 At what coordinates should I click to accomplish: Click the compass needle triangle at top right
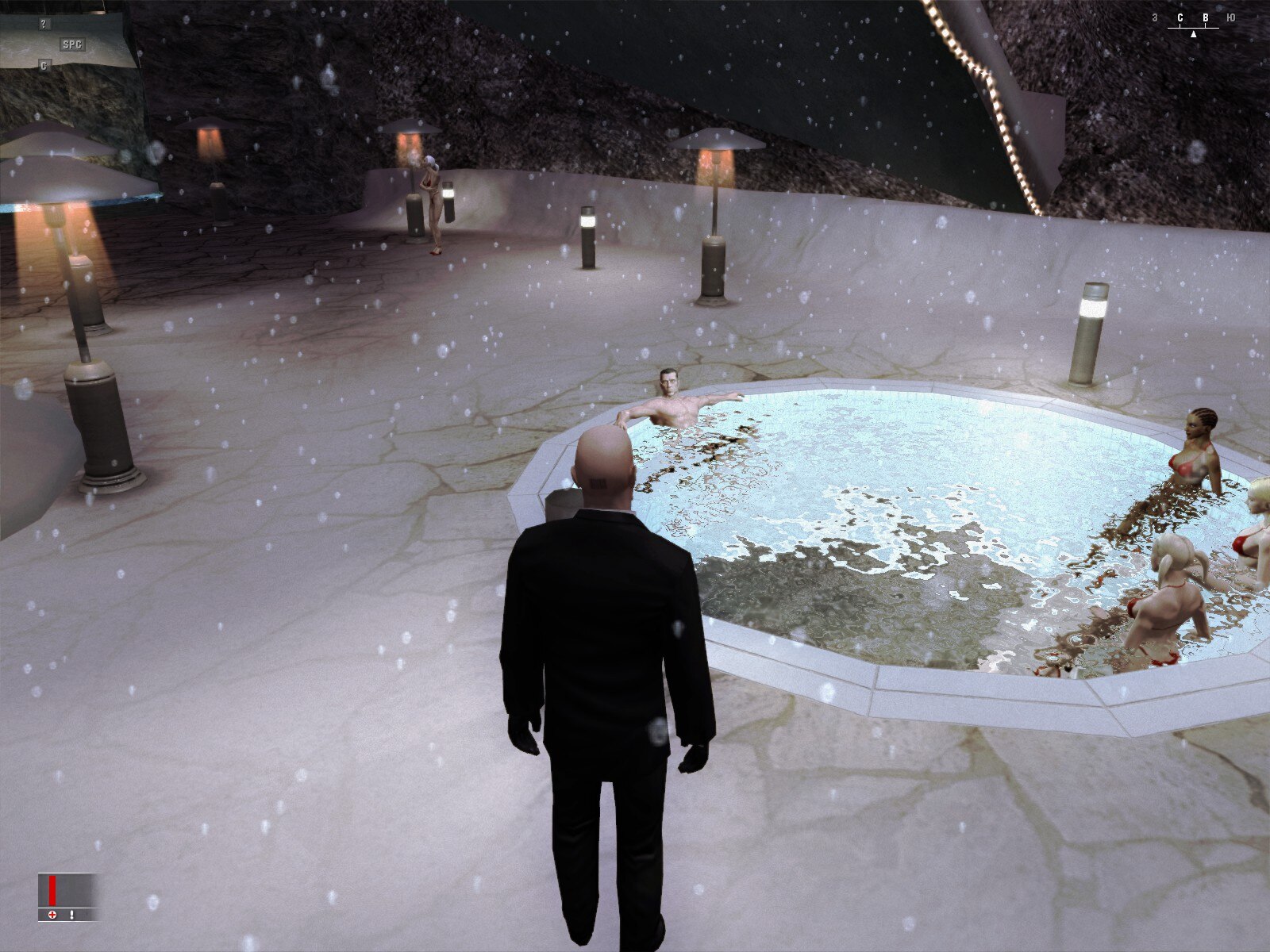click(1194, 35)
